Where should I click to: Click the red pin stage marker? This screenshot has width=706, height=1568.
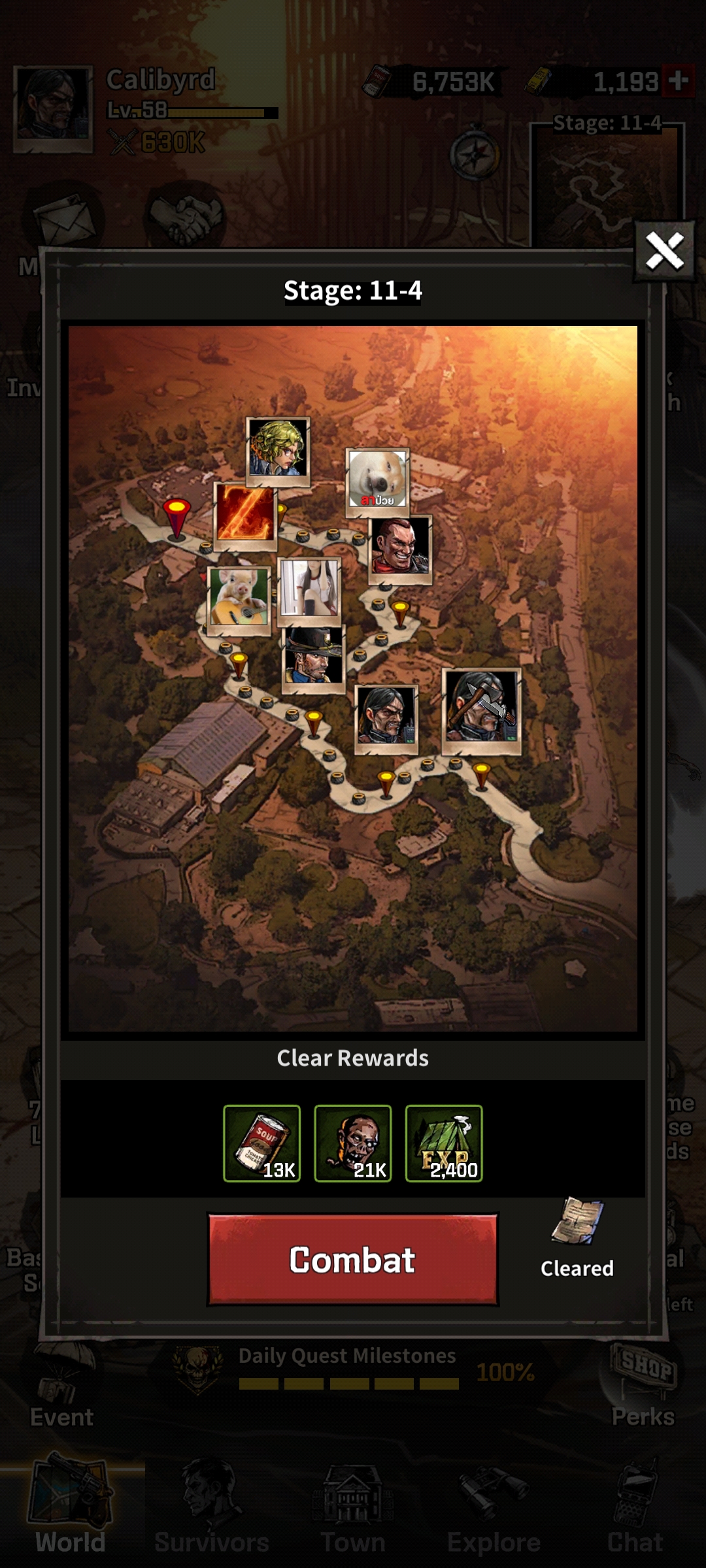pyautogui.click(x=176, y=516)
